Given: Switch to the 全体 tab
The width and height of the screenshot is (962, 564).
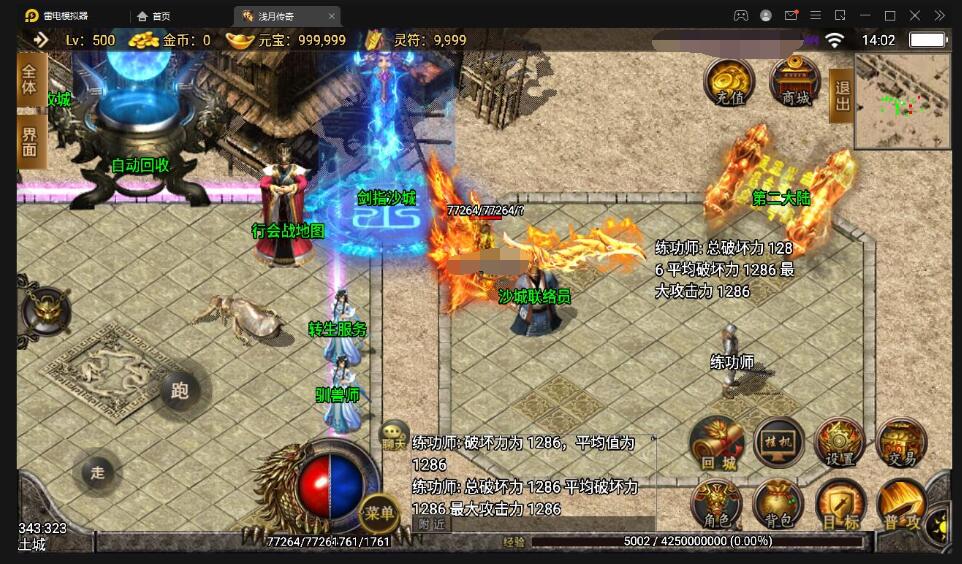Looking at the screenshot, I should click(31, 79).
